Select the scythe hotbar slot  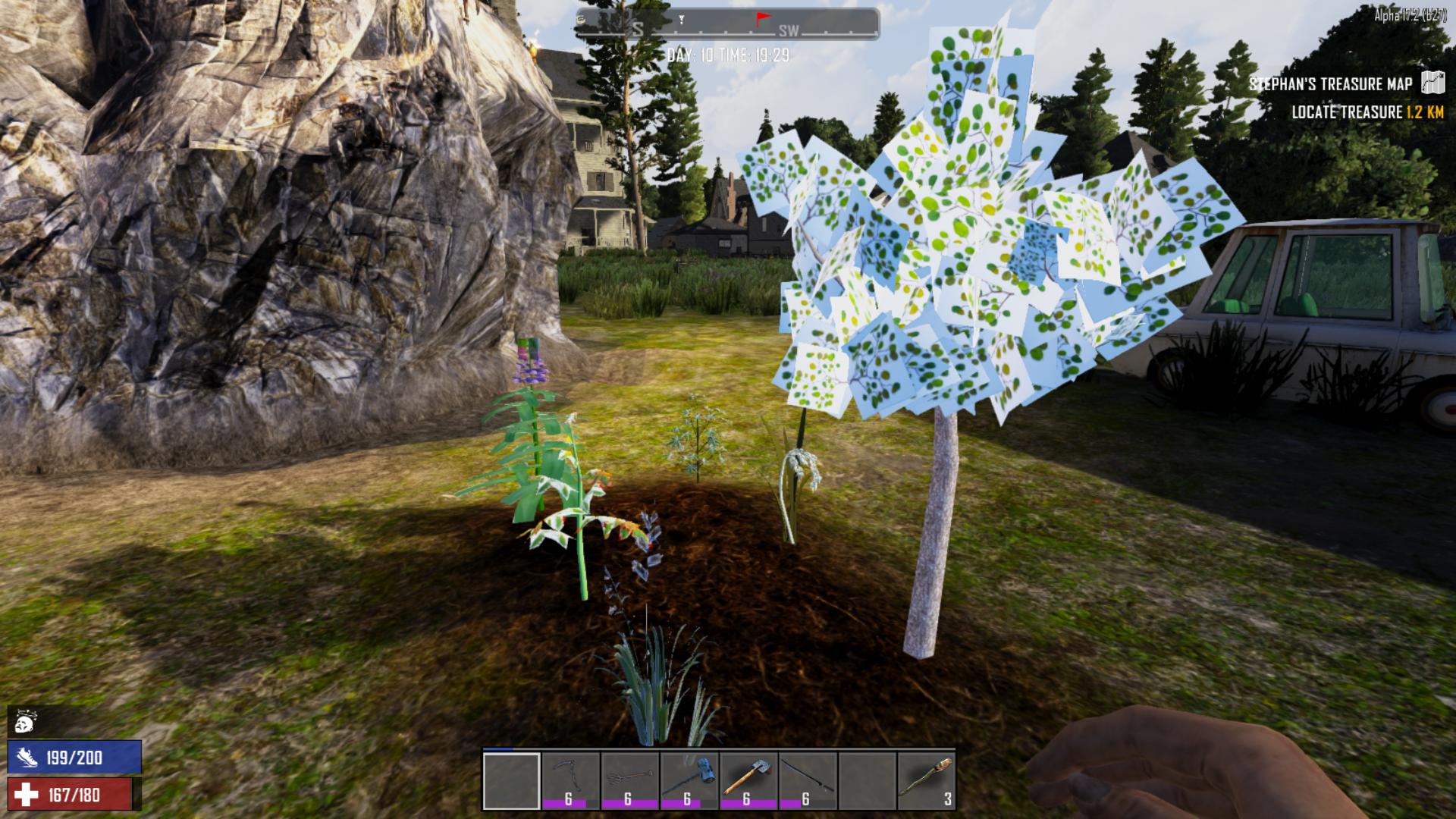pyautogui.click(x=570, y=780)
